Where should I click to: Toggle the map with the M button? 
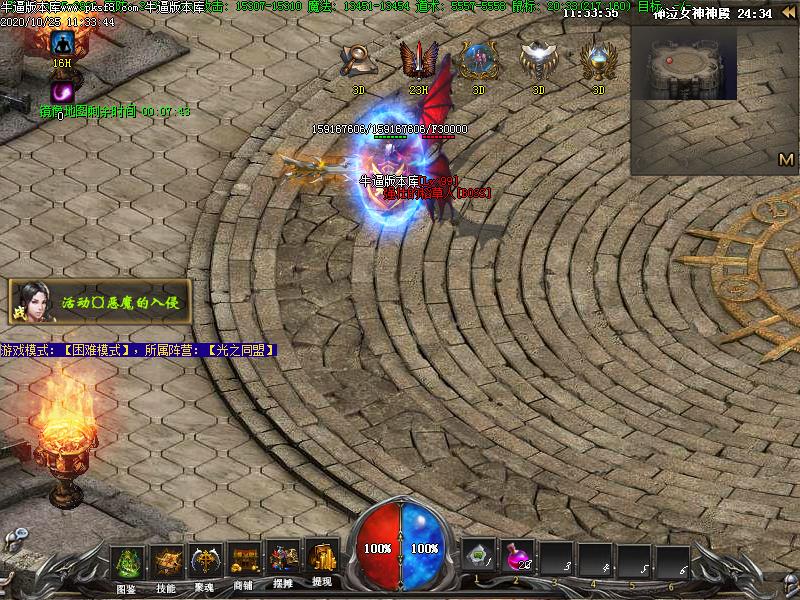click(786, 159)
